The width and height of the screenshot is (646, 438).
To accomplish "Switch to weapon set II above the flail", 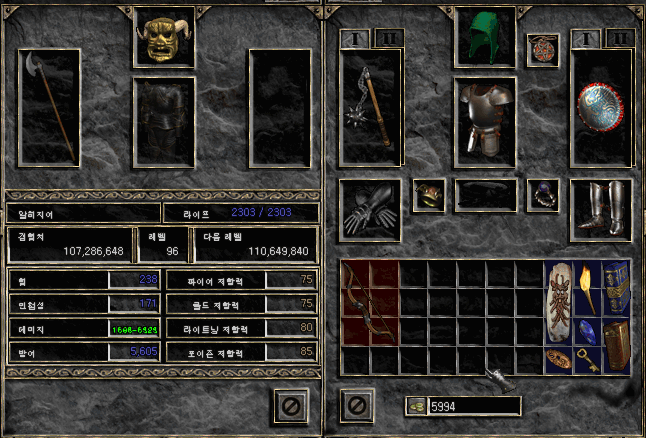I will click(x=389, y=39).
